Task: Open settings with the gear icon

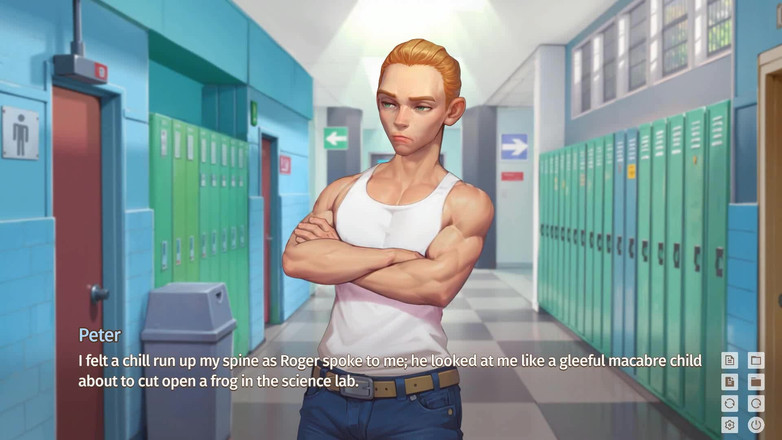Action: [x=730, y=425]
